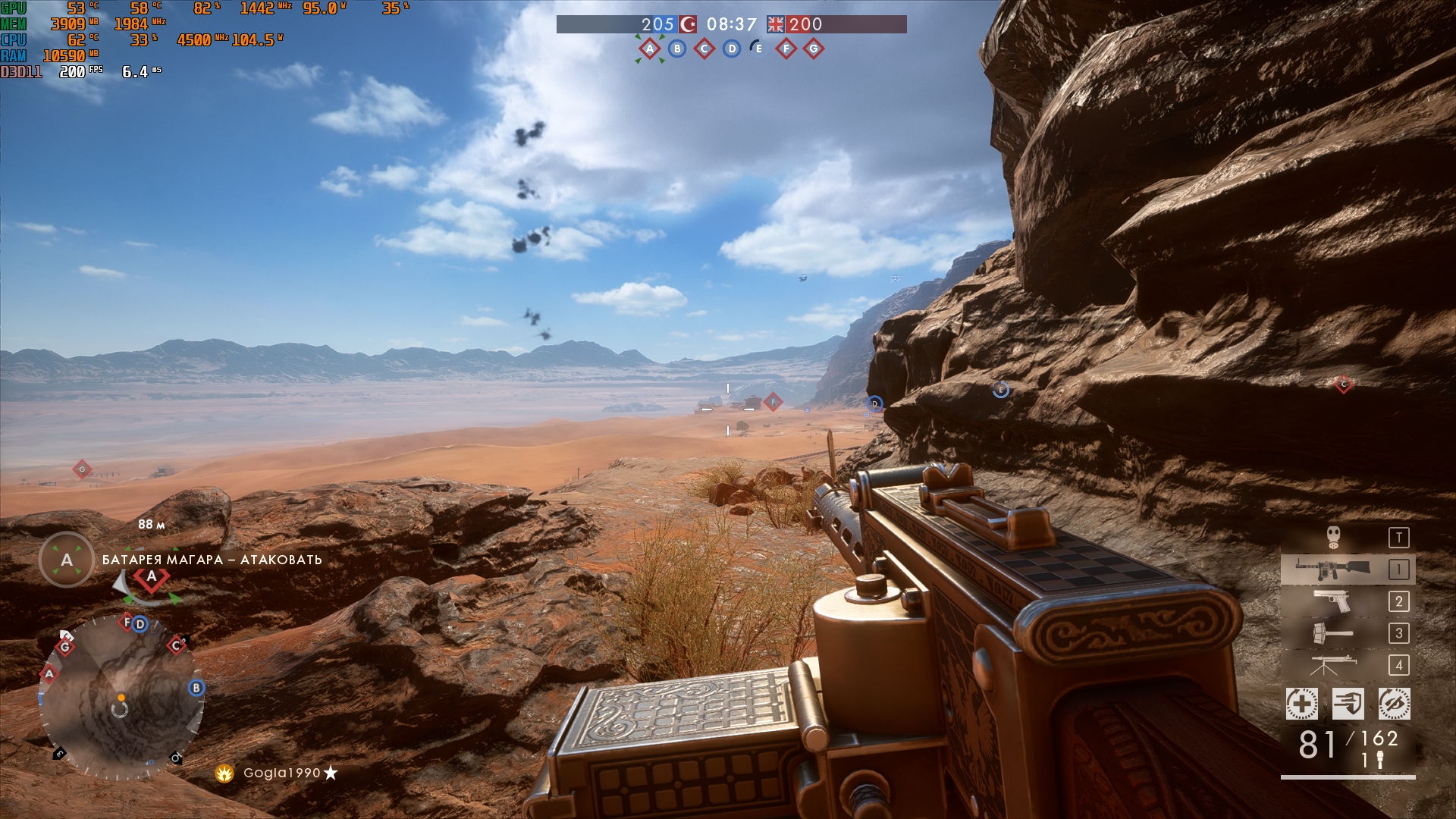This screenshot has height=819, width=1456.
Task: Select the pistol sidearm slot
Action: pyautogui.click(x=1332, y=601)
